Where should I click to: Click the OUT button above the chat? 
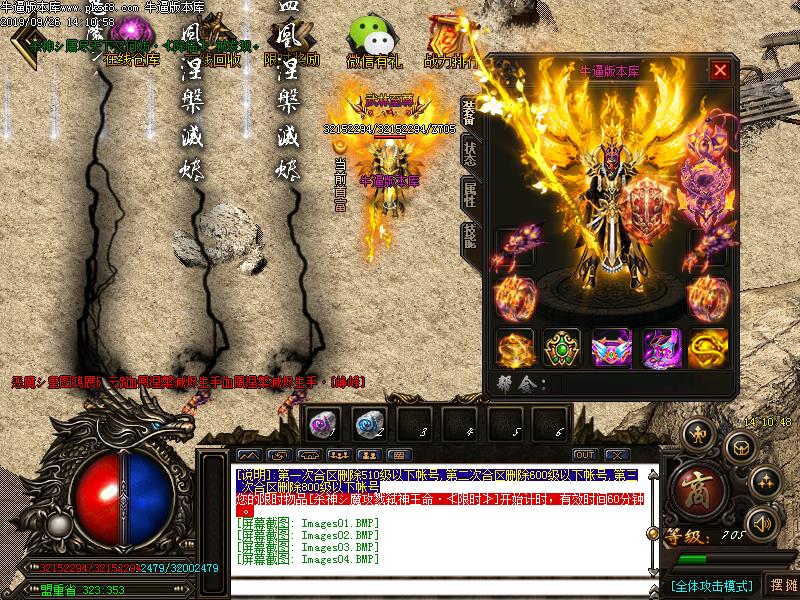pos(585,455)
